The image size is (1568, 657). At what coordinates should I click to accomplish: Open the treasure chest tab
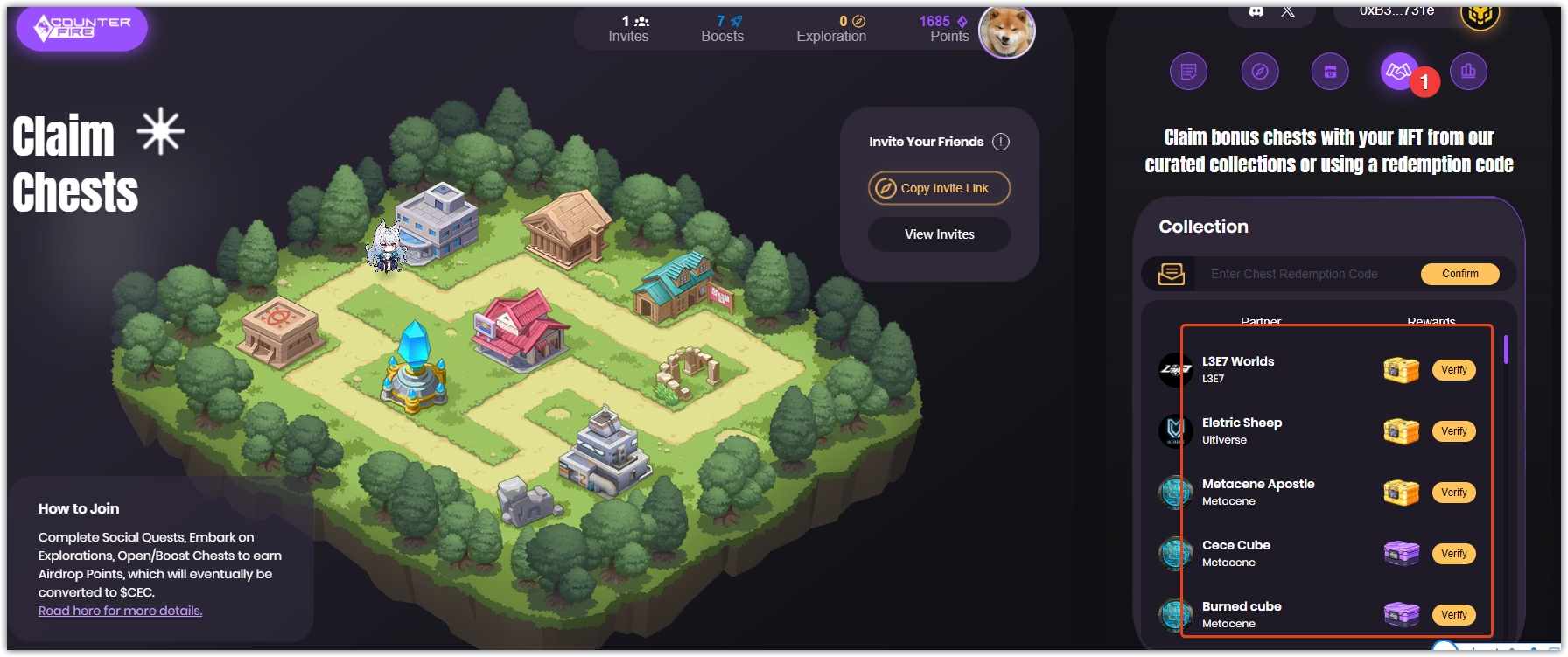tap(1329, 72)
